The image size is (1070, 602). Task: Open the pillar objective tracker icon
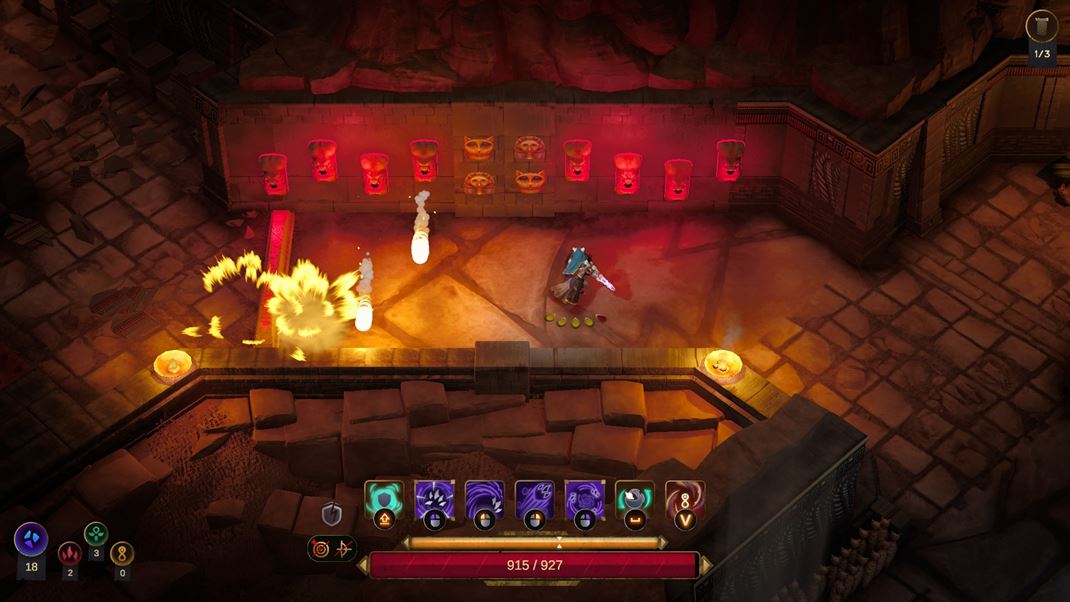coord(1042,26)
